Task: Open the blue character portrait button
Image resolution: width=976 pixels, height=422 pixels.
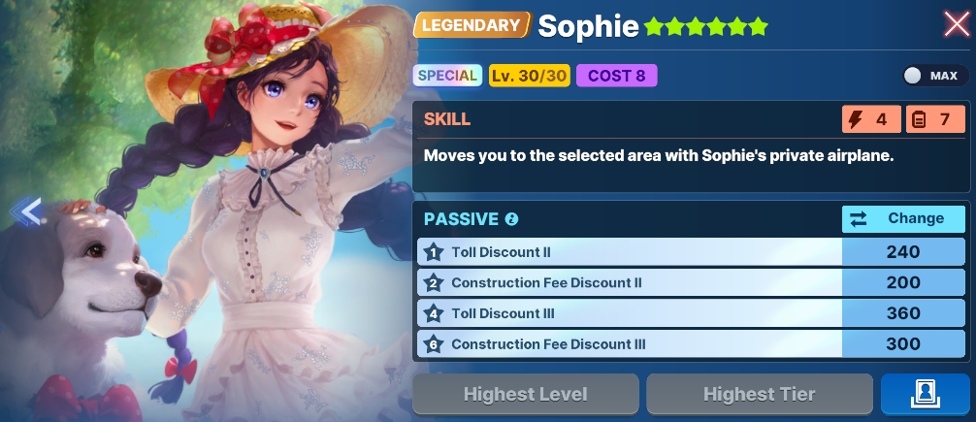Action: (x=924, y=395)
